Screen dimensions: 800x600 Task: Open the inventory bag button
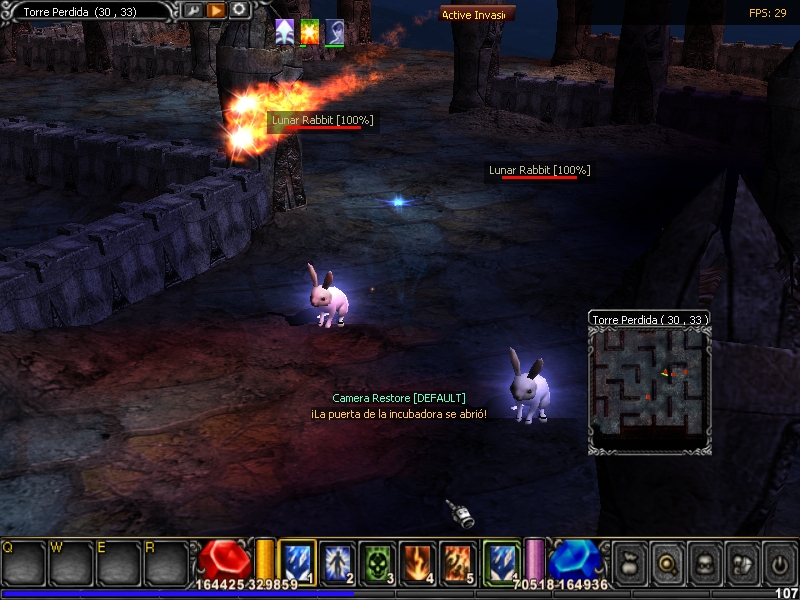click(x=628, y=563)
